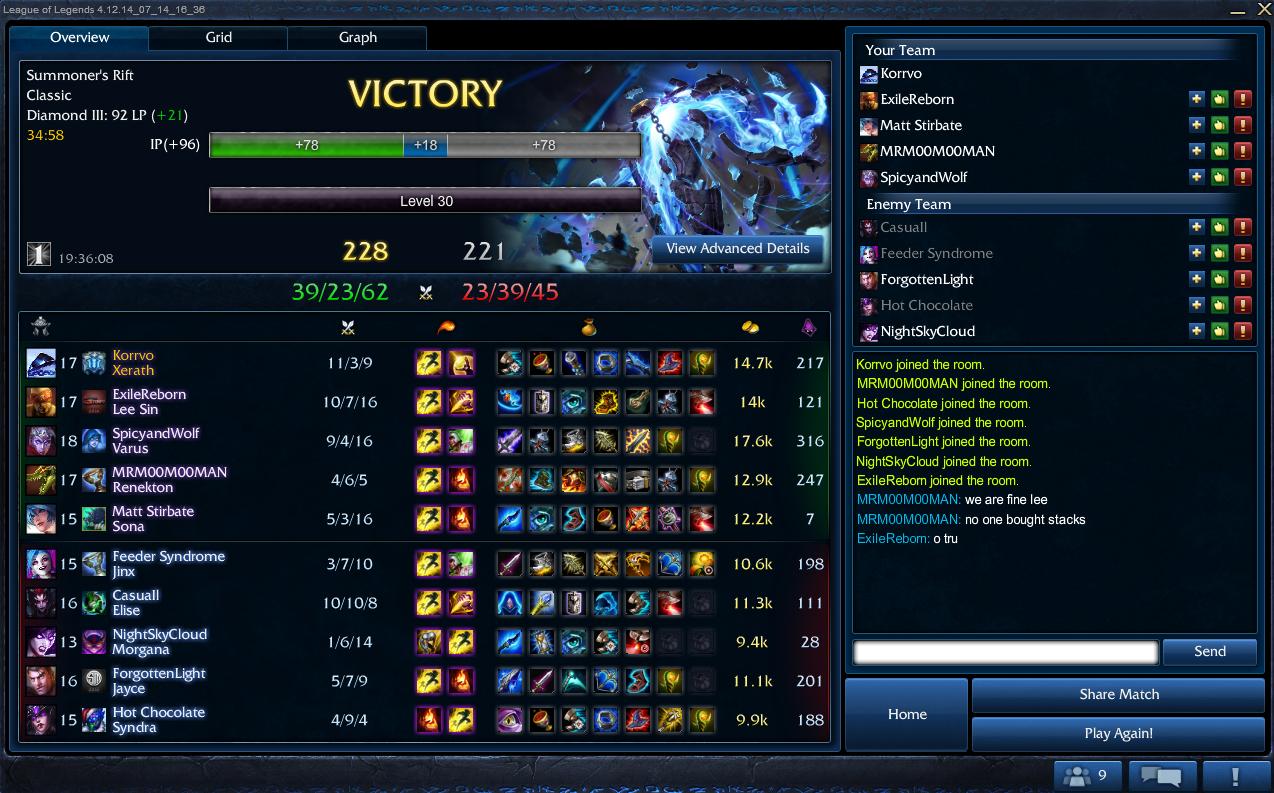This screenshot has width=1274, height=793.
Task: Report SpicyandWolf with the red exclamation
Action: click(x=1243, y=177)
